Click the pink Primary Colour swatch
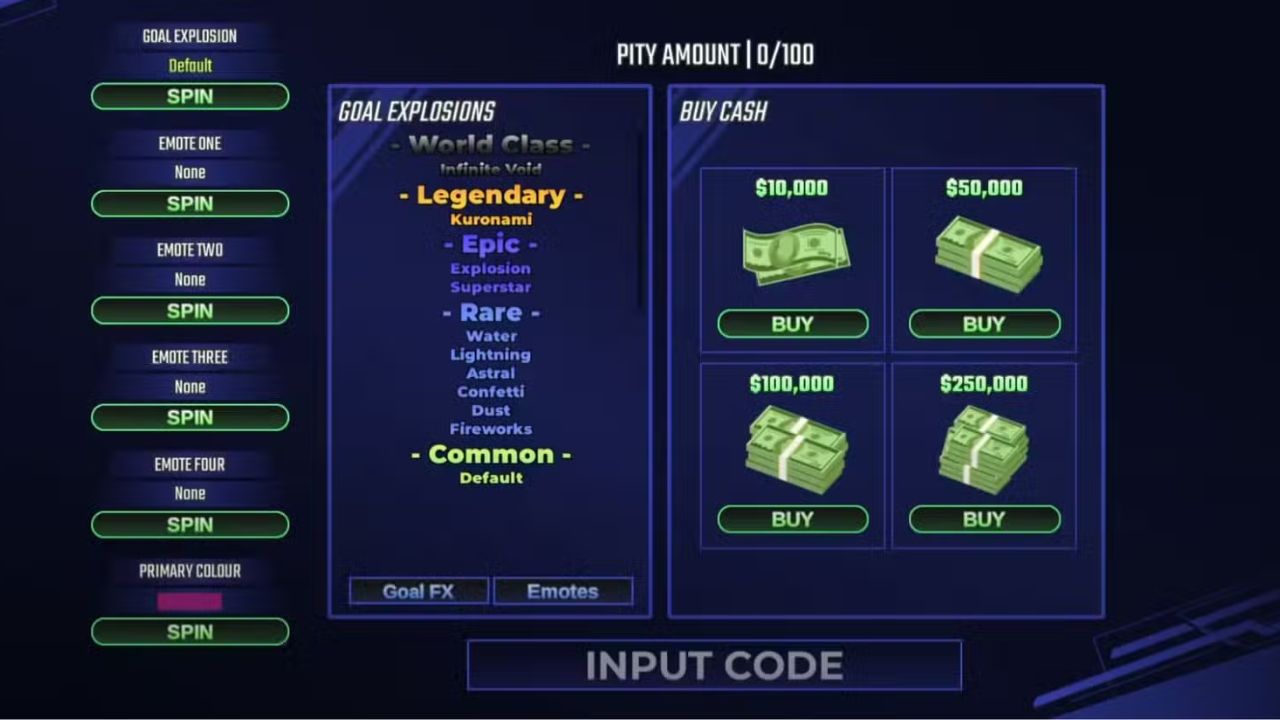Viewport: 1280px width, 720px height. pyautogui.click(x=189, y=600)
